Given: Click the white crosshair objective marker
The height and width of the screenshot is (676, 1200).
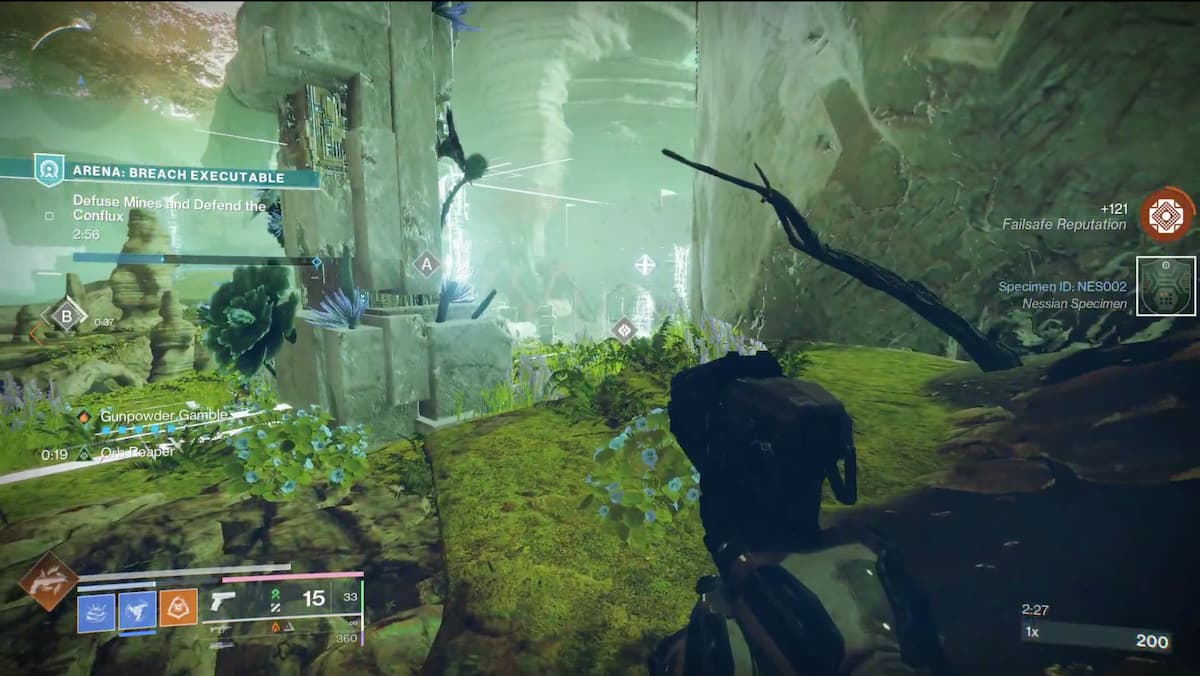Looking at the screenshot, I should pyautogui.click(x=645, y=265).
